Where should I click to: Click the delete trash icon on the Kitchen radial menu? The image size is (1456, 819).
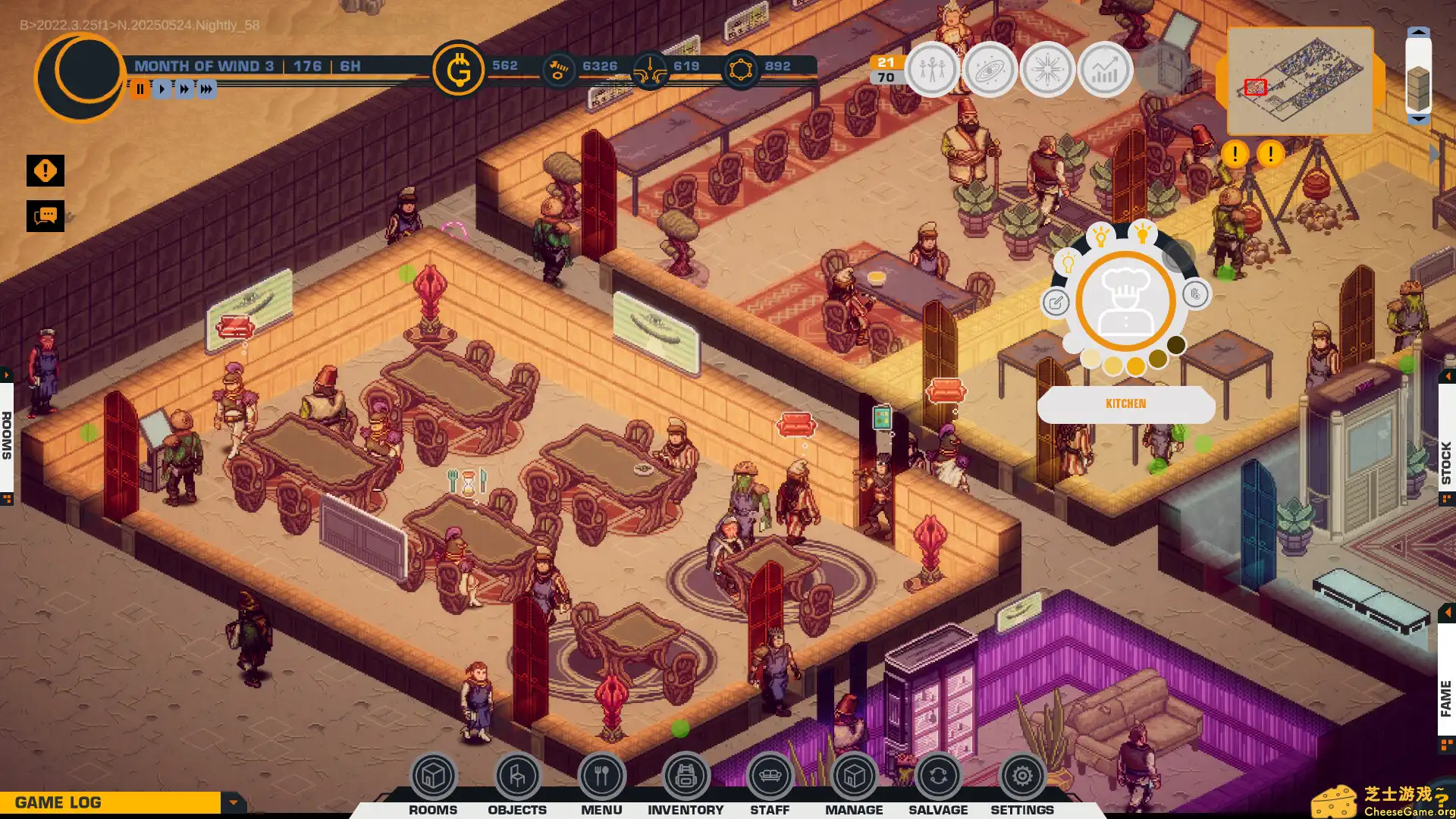[1197, 294]
